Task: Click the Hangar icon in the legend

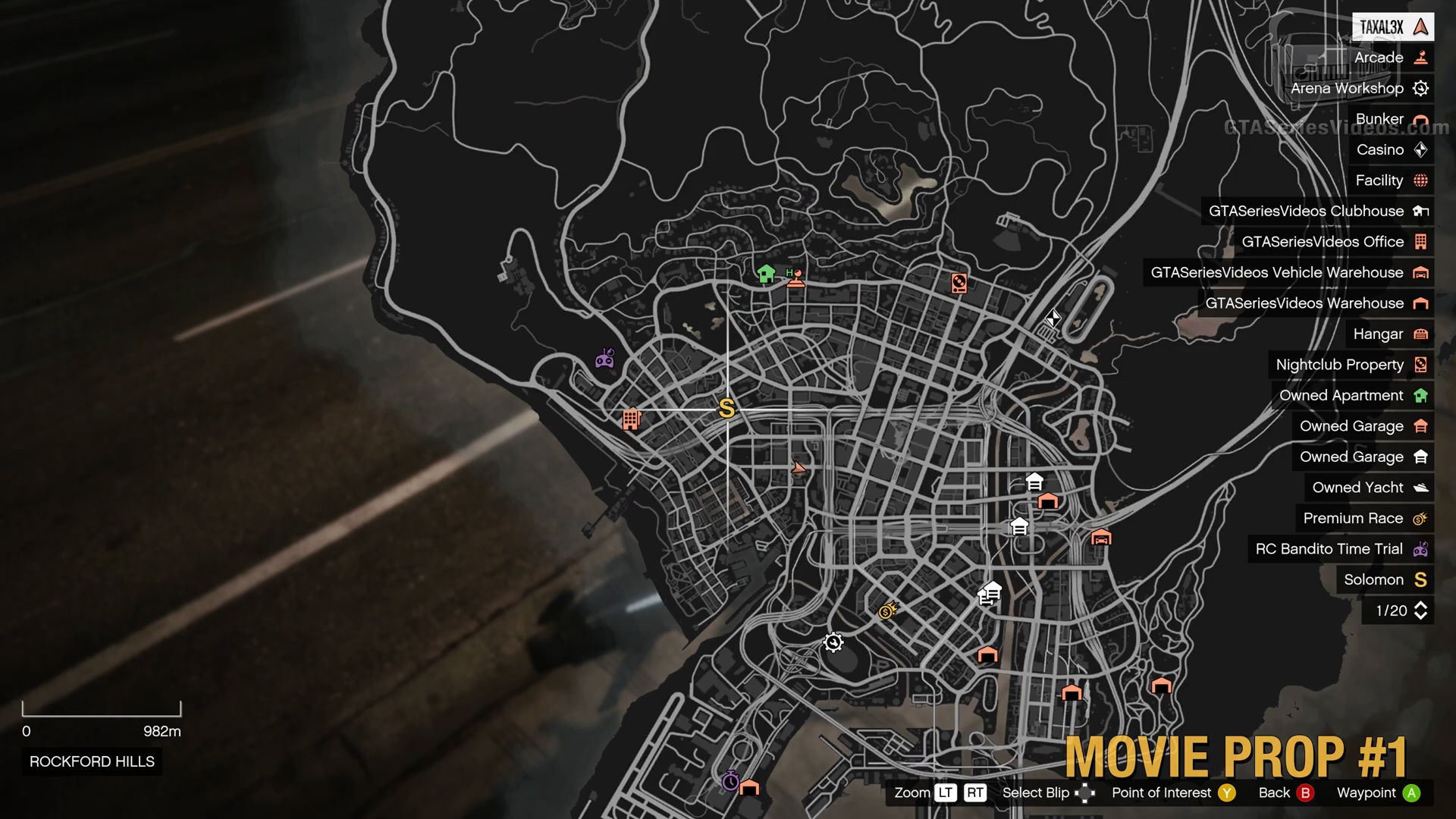Action: (1421, 334)
